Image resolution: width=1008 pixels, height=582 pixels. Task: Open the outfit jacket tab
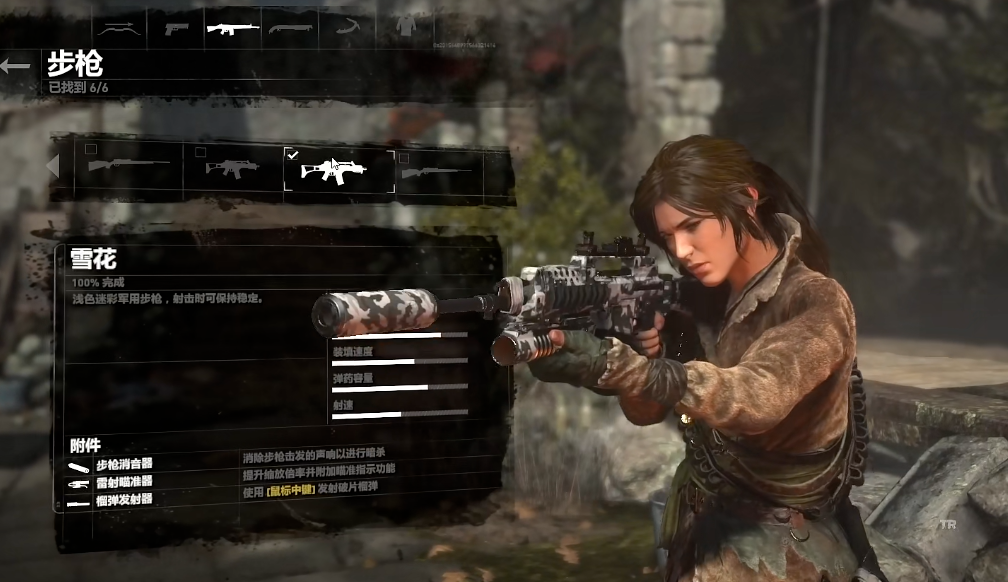tap(405, 27)
